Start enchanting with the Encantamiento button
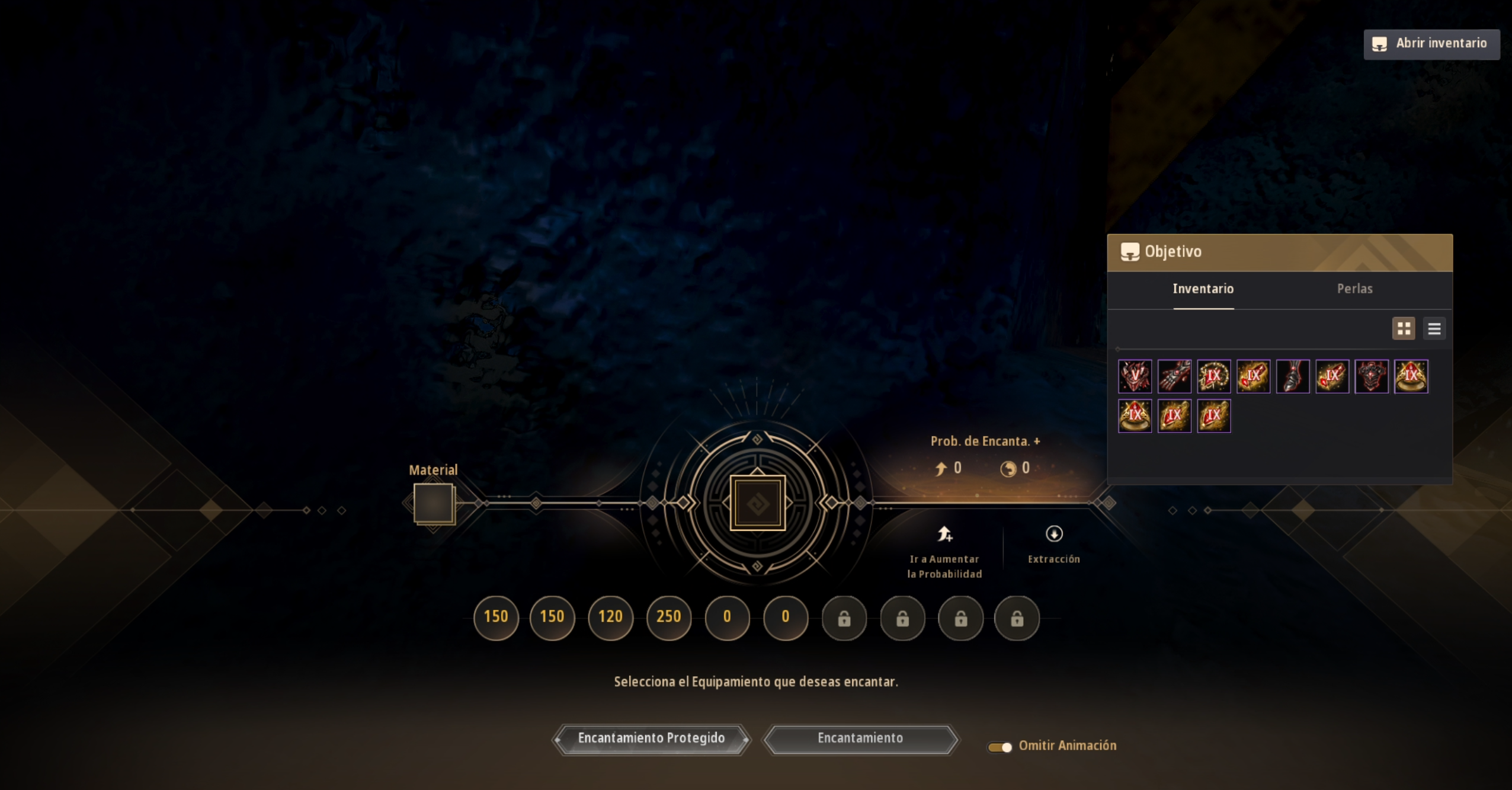Image resolution: width=1512 pixels, height=790 pixels. 860,738
